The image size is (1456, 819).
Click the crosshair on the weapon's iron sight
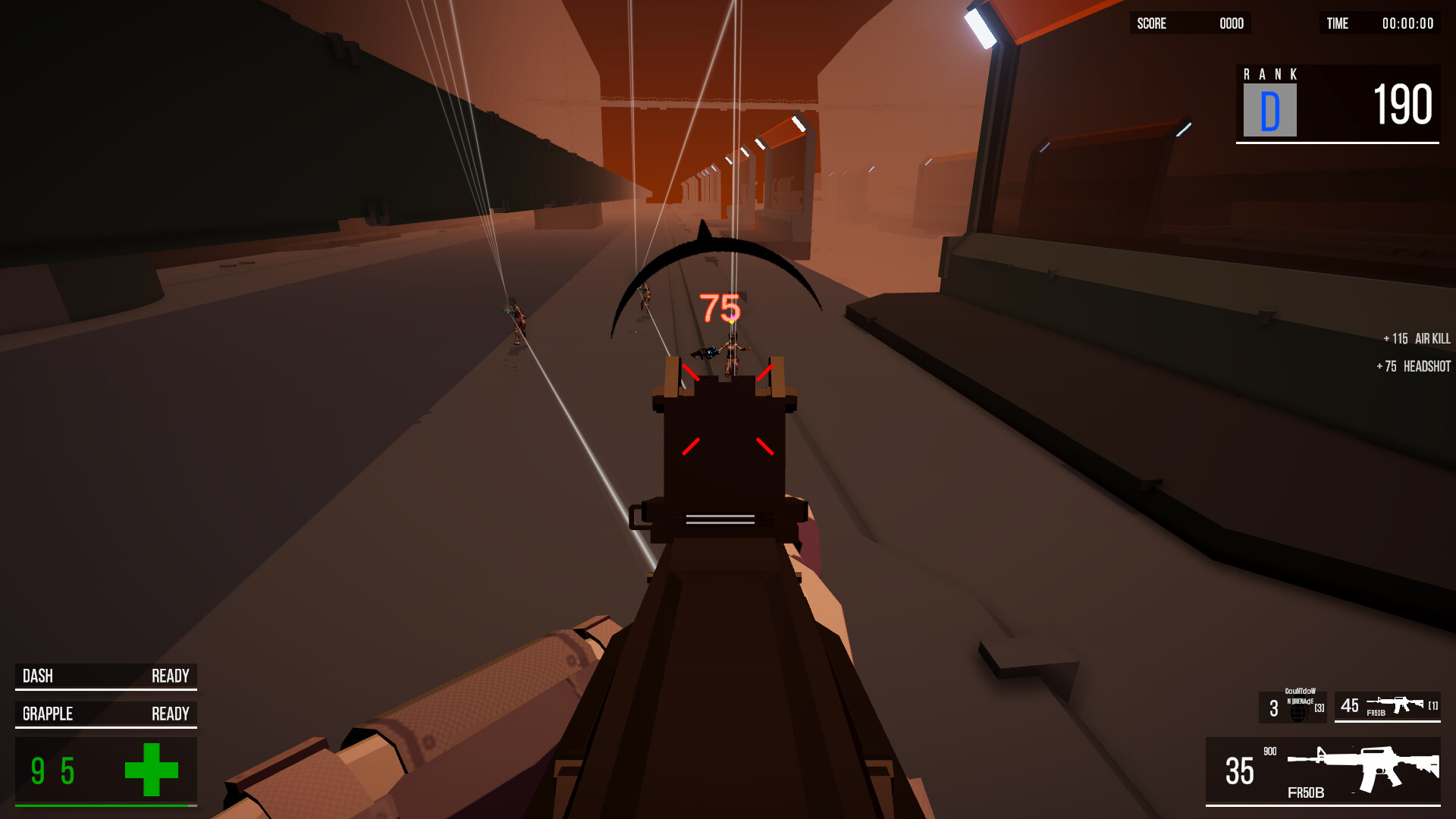click(726, 409)
